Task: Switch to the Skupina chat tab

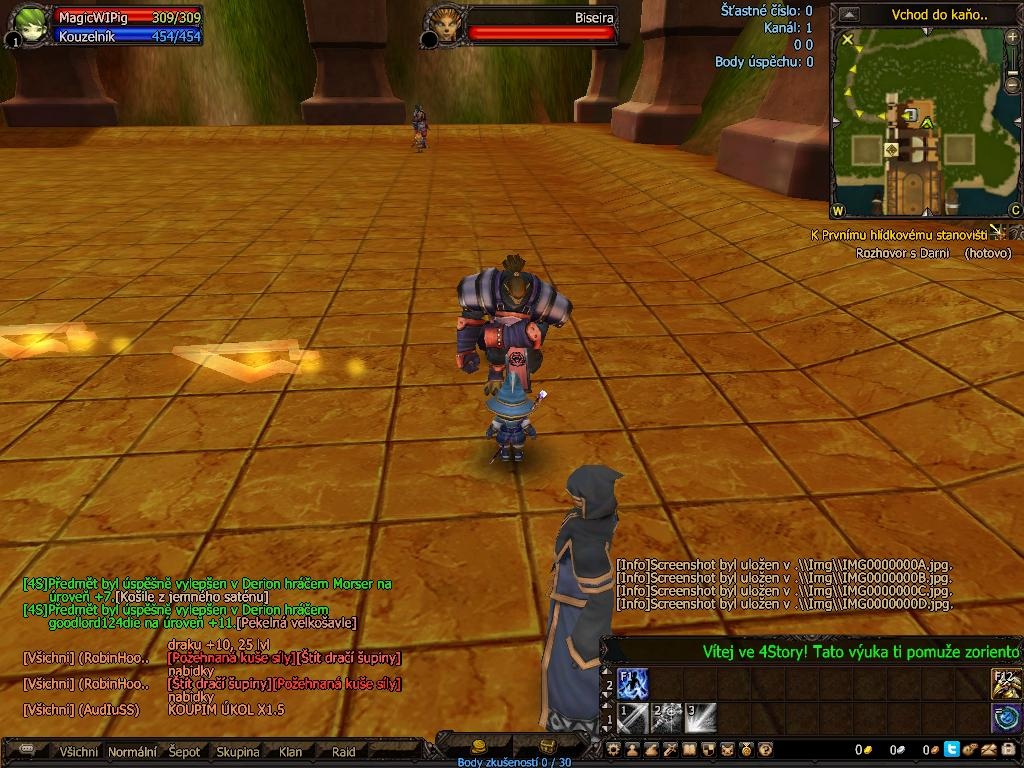Action: pyautogui.click(x=238, y=752)
